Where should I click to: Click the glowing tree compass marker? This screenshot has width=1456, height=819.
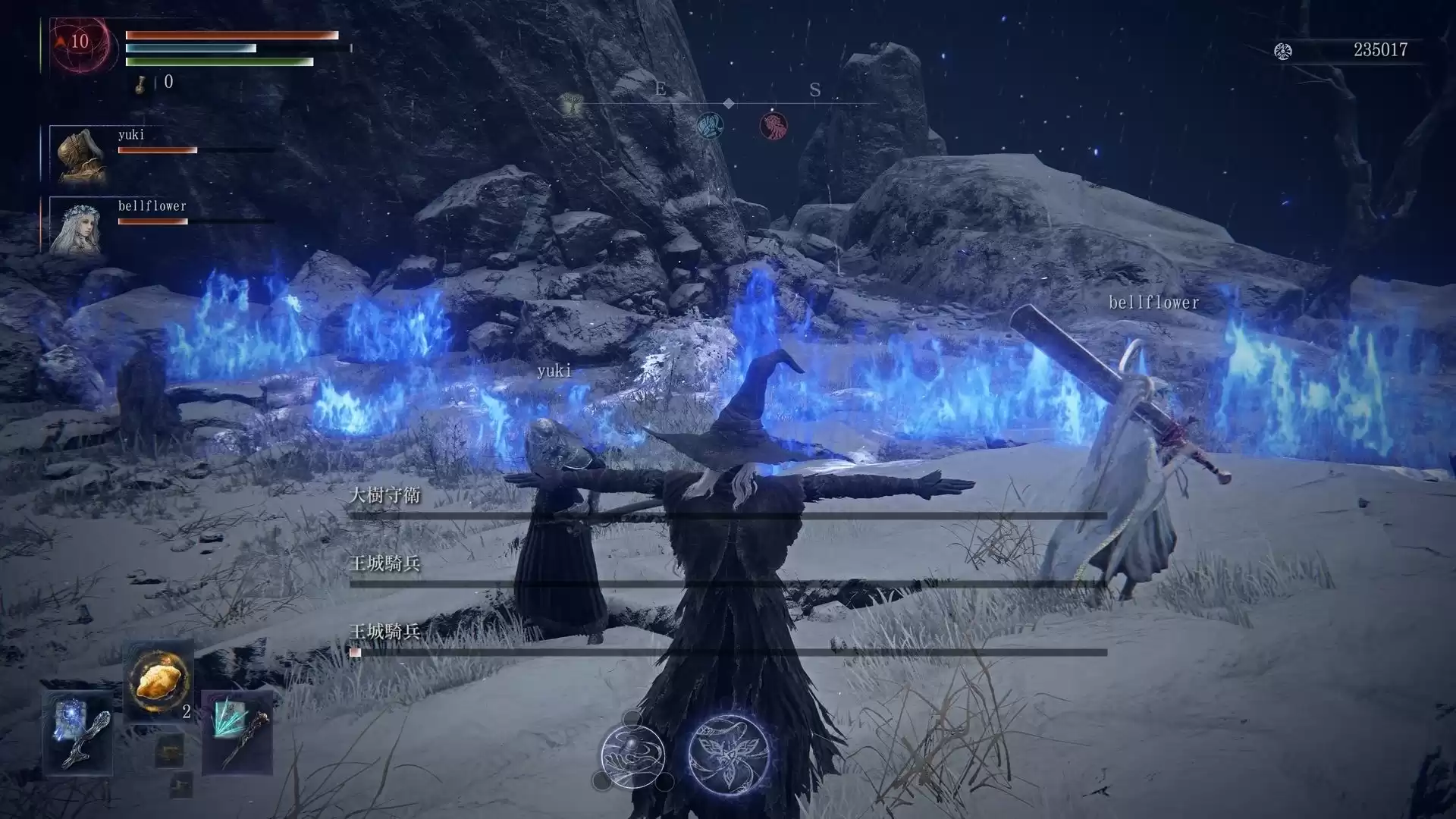click(x=572, y=105)
